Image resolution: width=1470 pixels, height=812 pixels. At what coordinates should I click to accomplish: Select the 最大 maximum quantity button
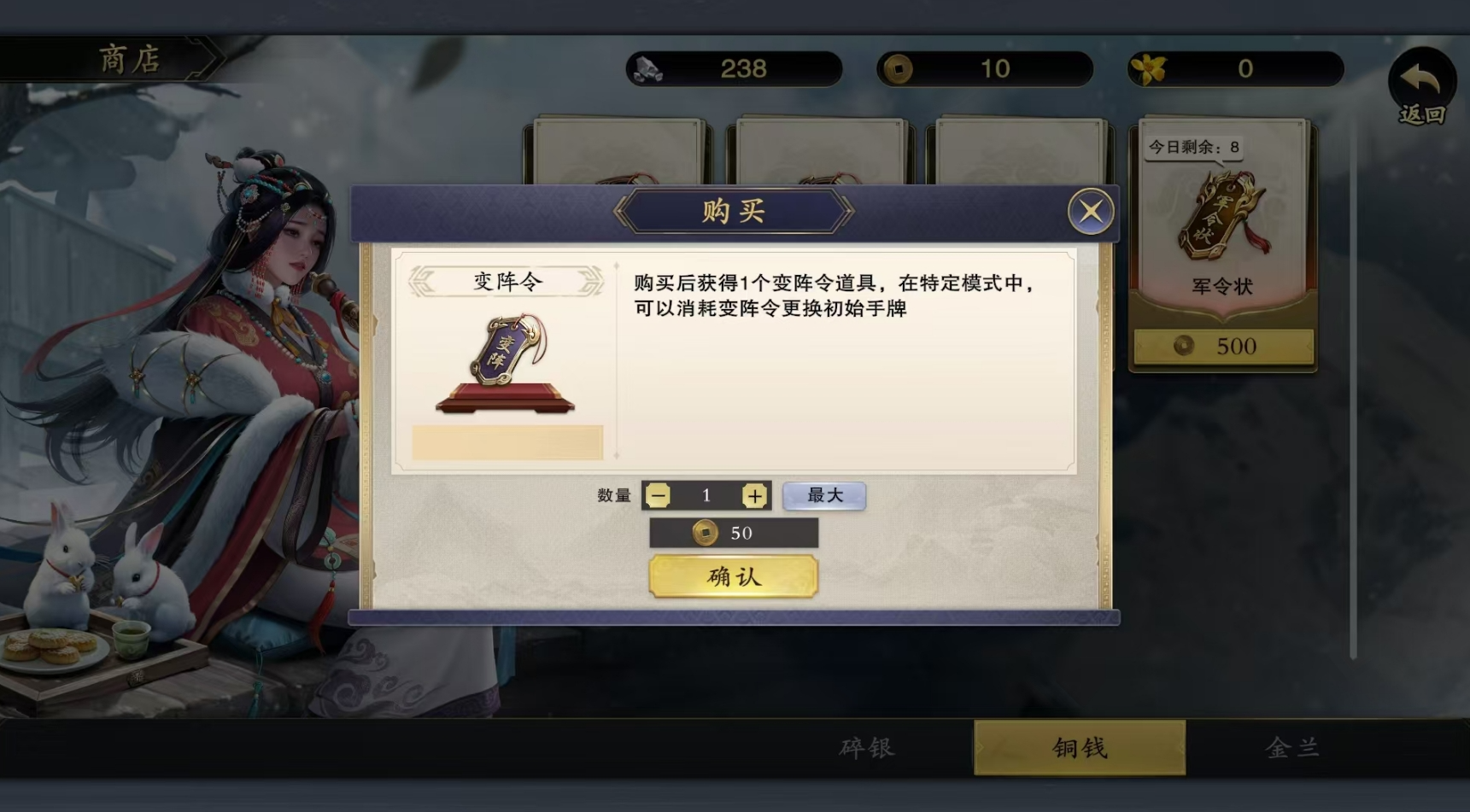click(x=823, y=495)
